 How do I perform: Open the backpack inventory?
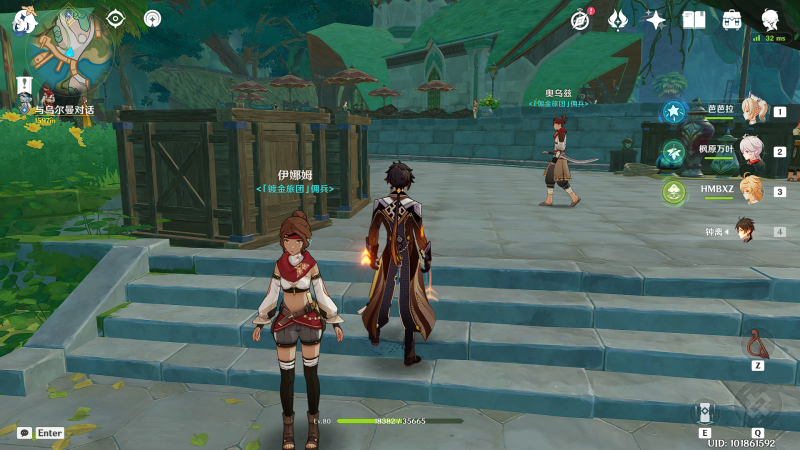tap(732, 19)
